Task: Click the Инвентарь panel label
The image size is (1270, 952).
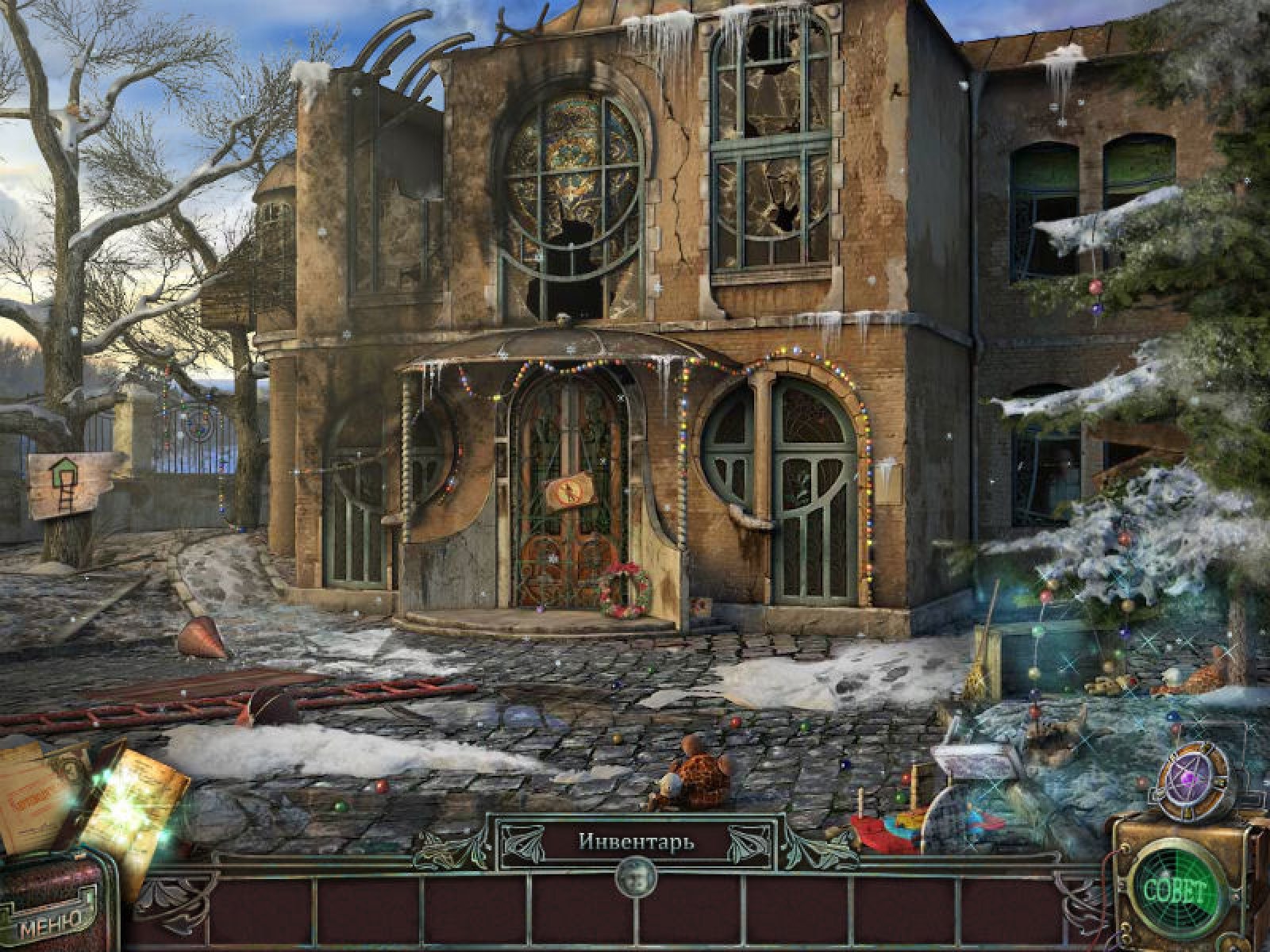Action: pyautogui.click(x=635, y=841)
